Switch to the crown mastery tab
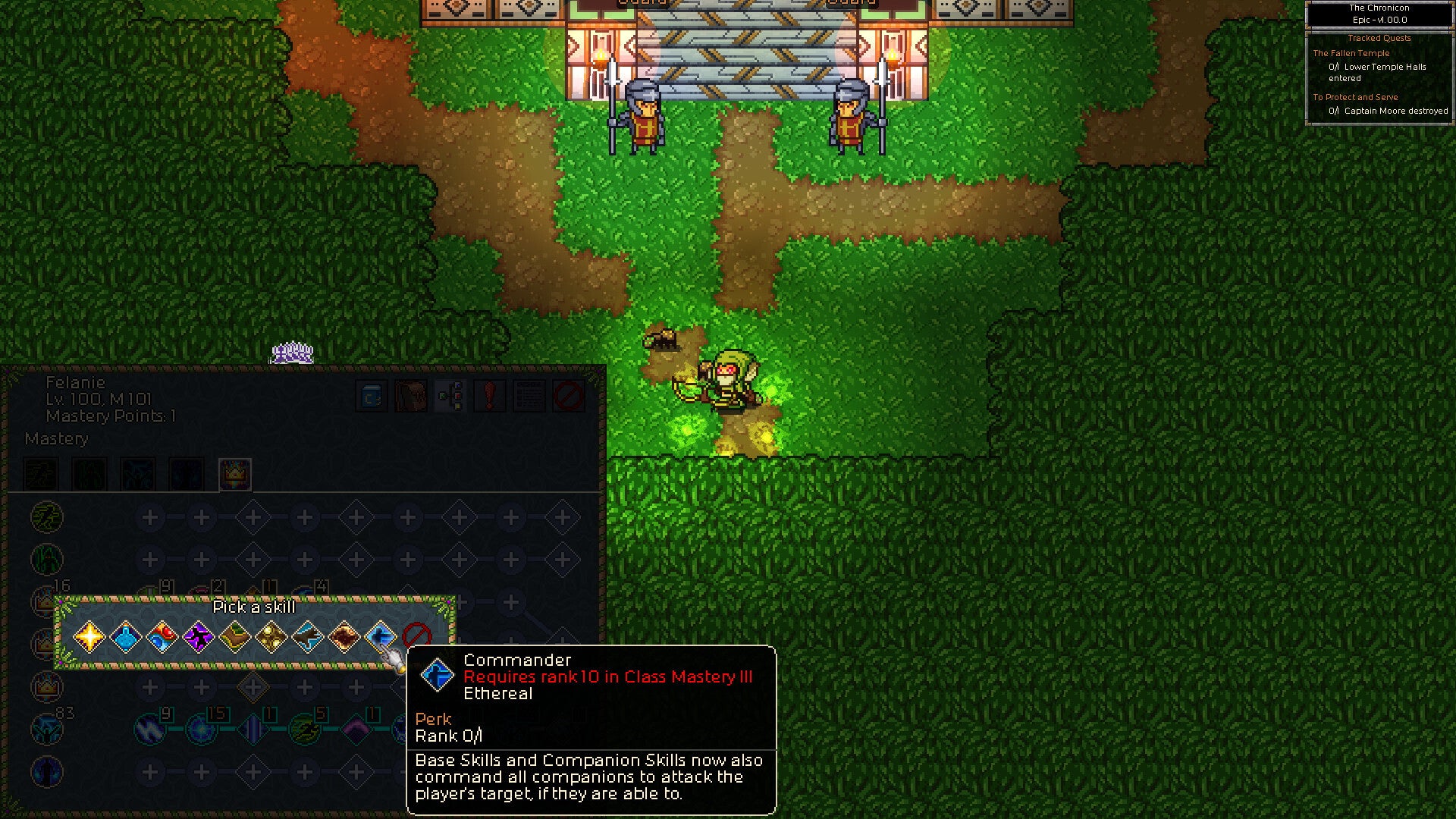The image size is (1456, 819). click(x=234, y=475)
